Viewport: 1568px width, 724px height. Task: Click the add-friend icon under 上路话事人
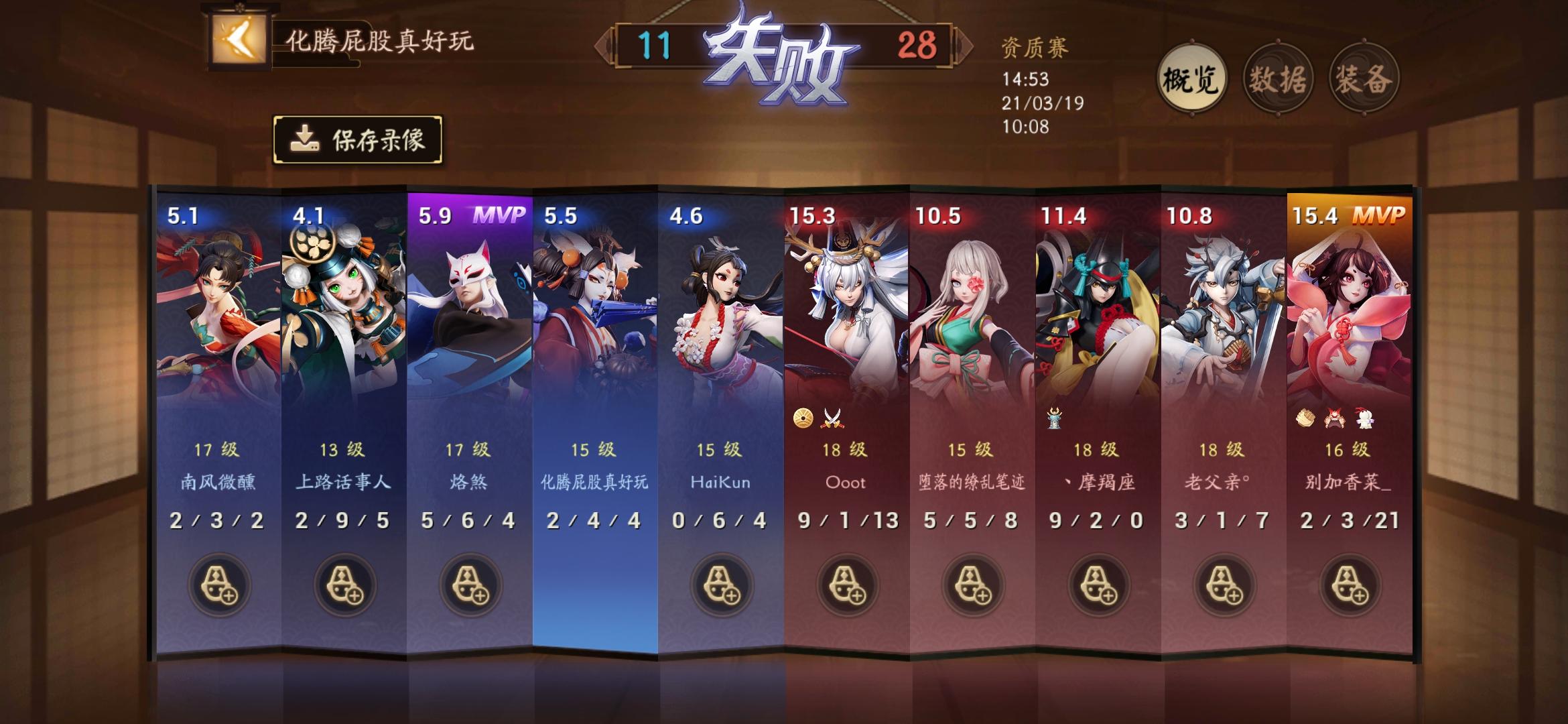coord(346,585)
